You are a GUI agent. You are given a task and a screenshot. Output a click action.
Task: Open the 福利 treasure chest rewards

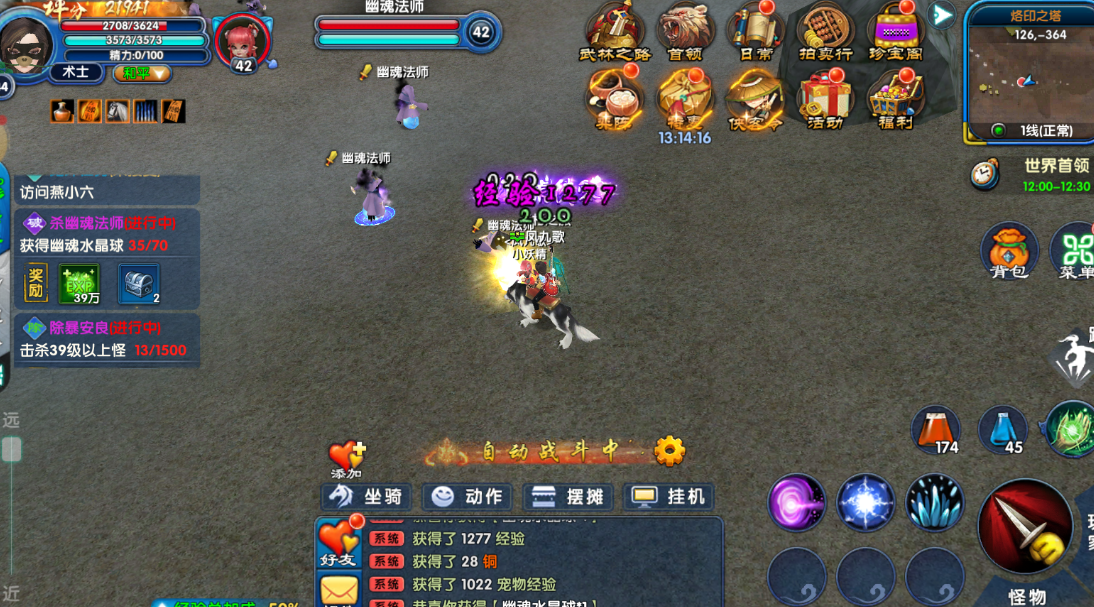(x=895, y=100)
